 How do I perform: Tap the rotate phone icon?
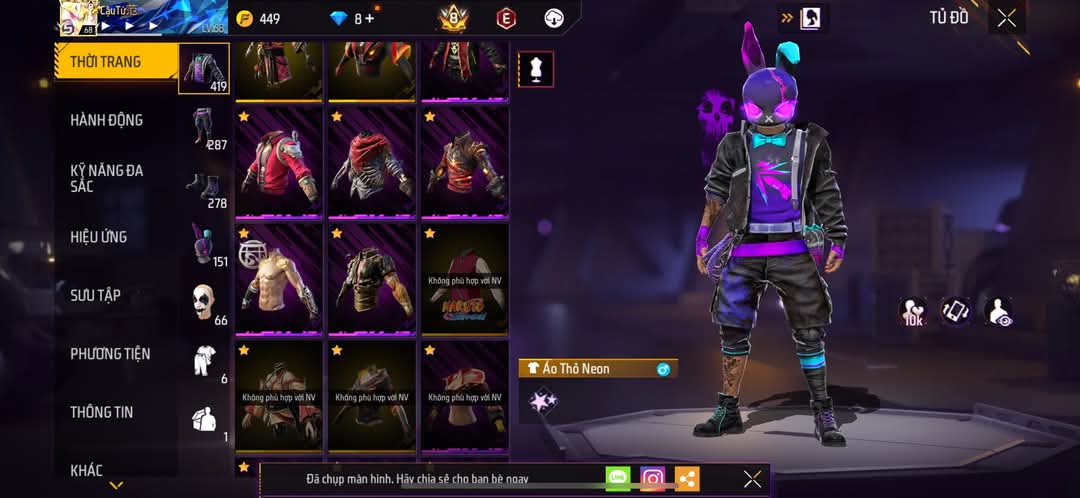click(956, 310)
